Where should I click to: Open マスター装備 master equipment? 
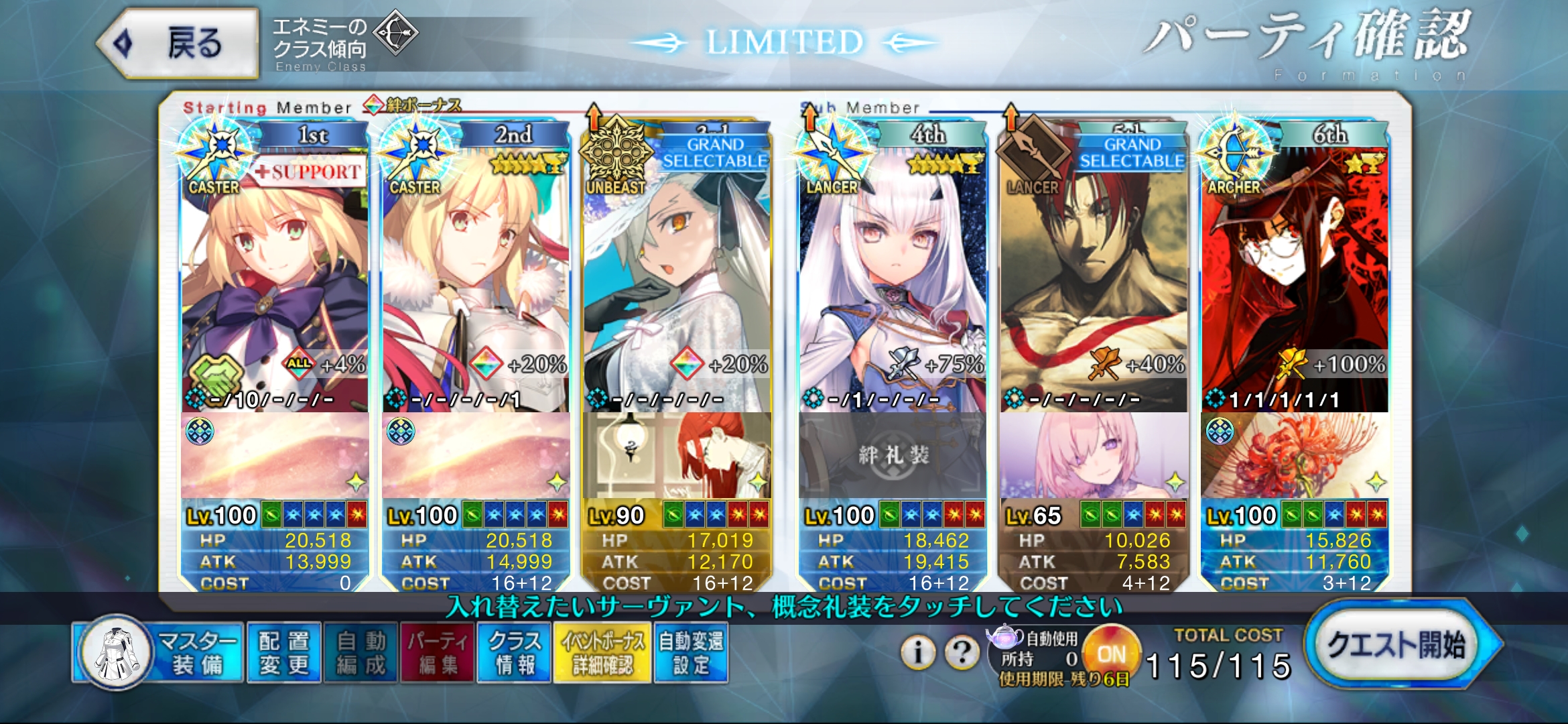[157, 653]
